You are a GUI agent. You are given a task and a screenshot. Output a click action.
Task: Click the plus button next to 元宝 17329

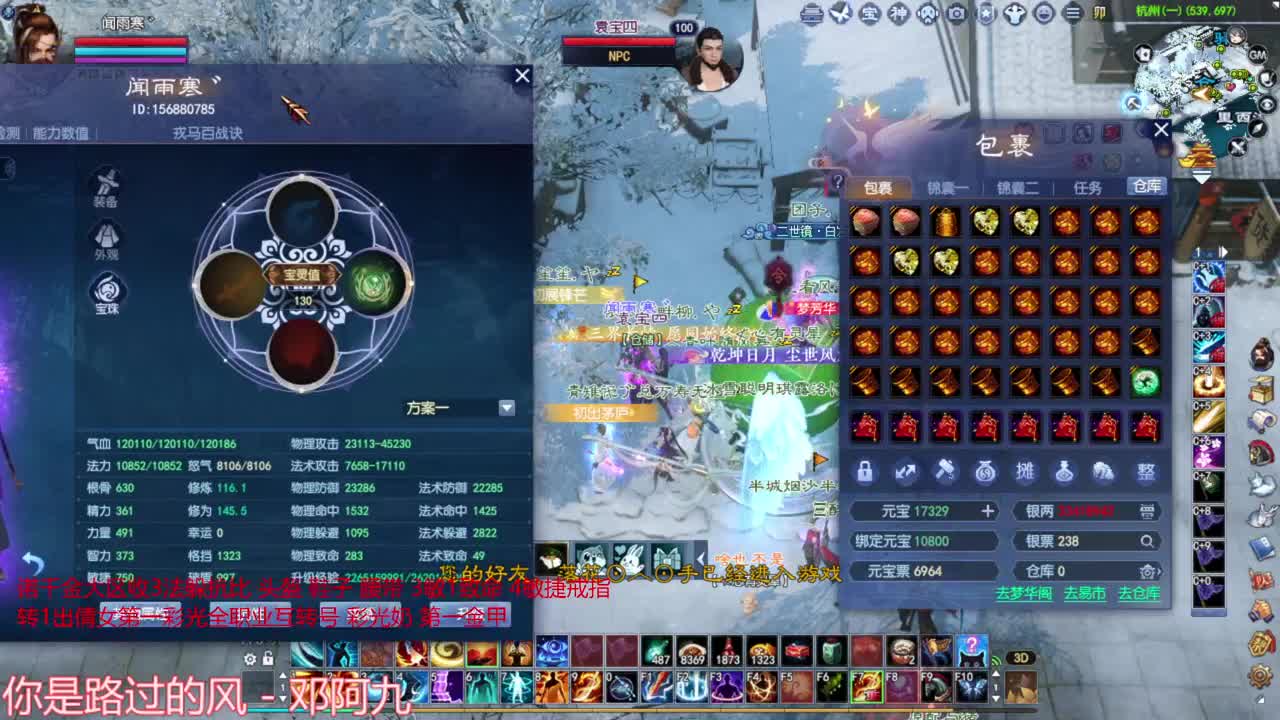pos(987,511)
